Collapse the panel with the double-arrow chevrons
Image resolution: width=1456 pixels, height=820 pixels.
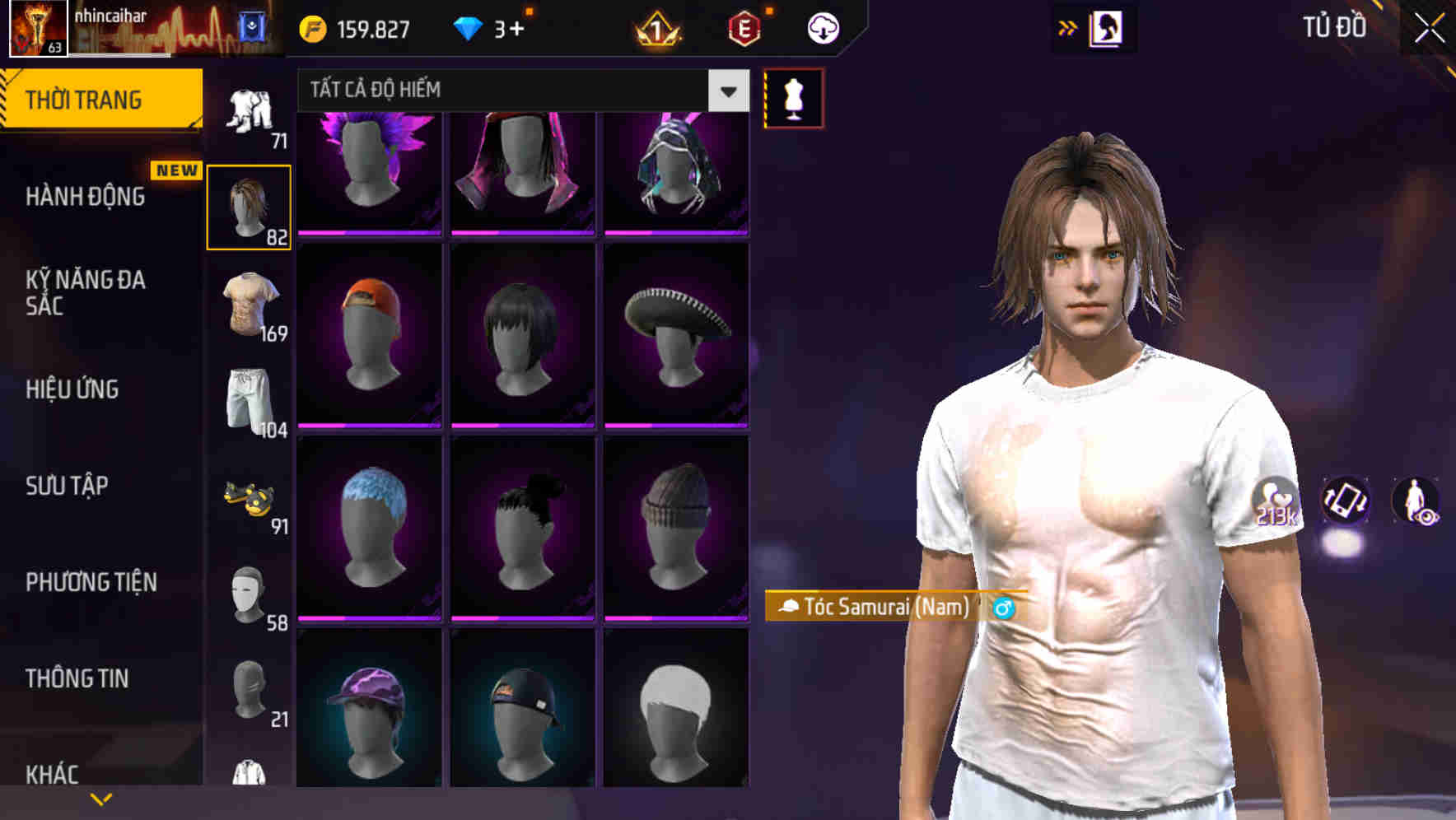coord(1067,27)
